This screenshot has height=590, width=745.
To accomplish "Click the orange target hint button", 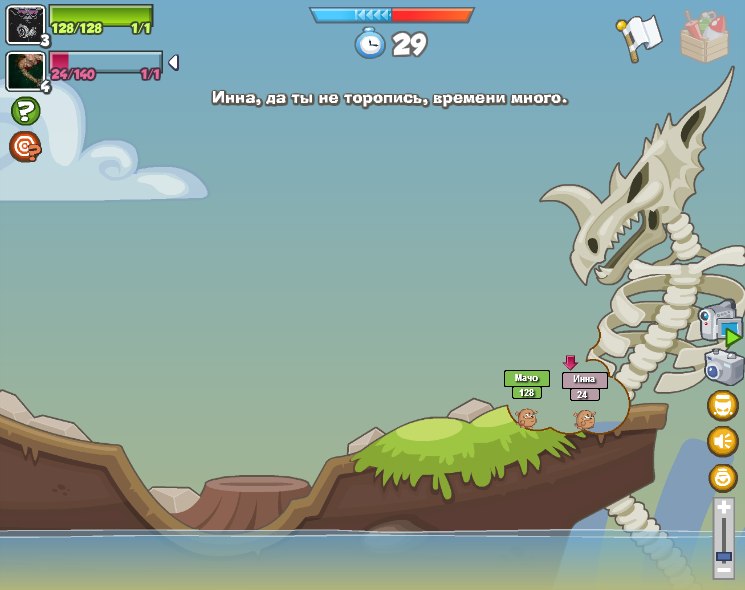I will click(x=25, y=146).
